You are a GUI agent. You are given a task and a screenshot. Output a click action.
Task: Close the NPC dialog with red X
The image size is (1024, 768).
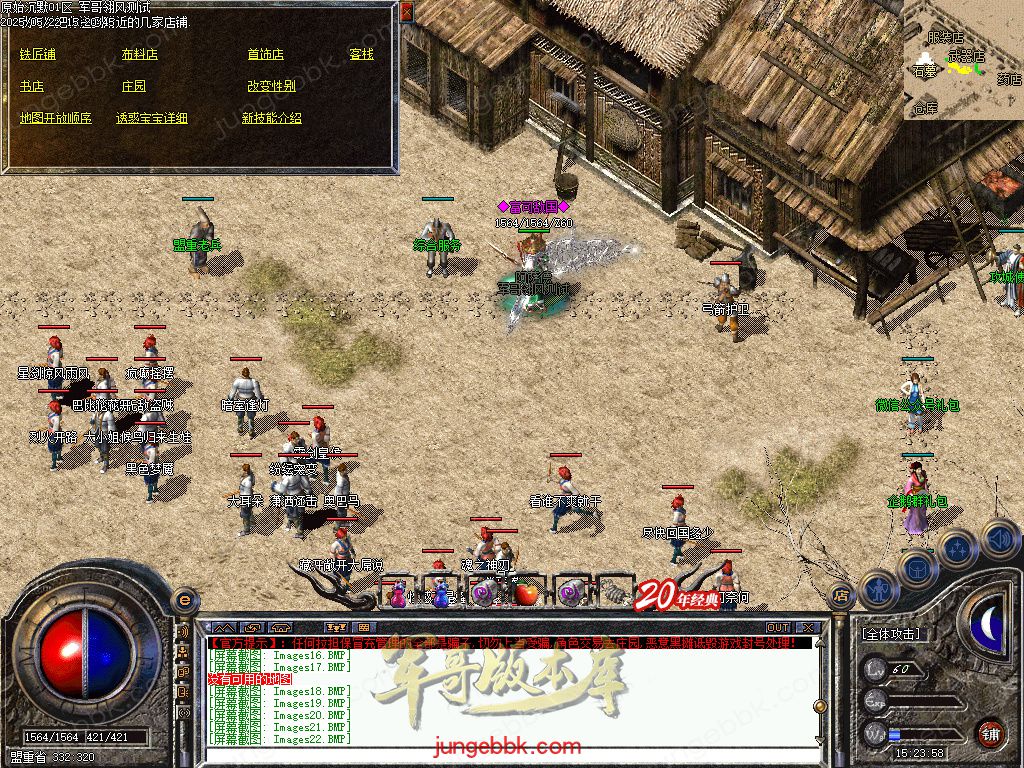(406, 12)
